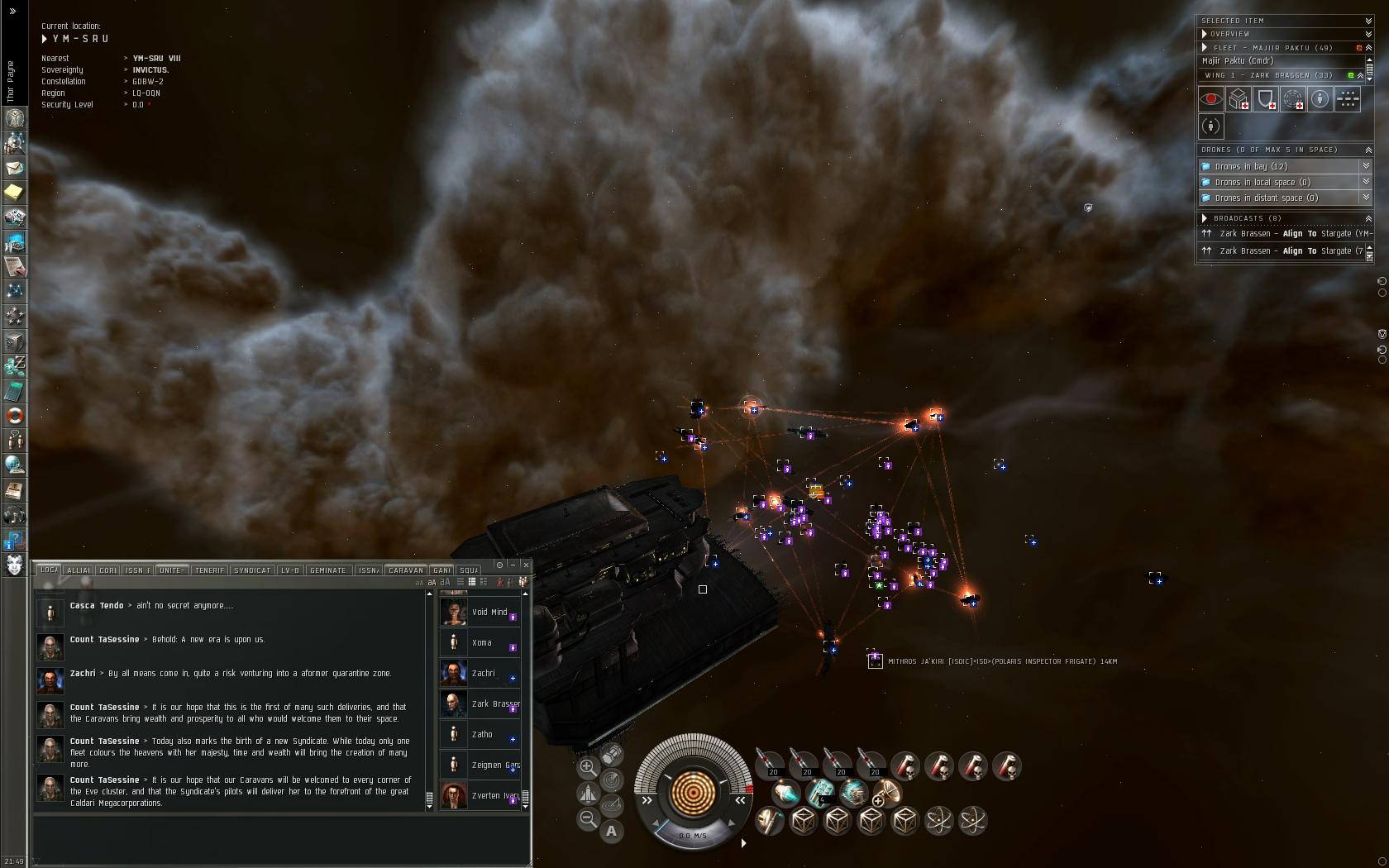Broadcast need shield with the shield icon

tap(1266, 100)
